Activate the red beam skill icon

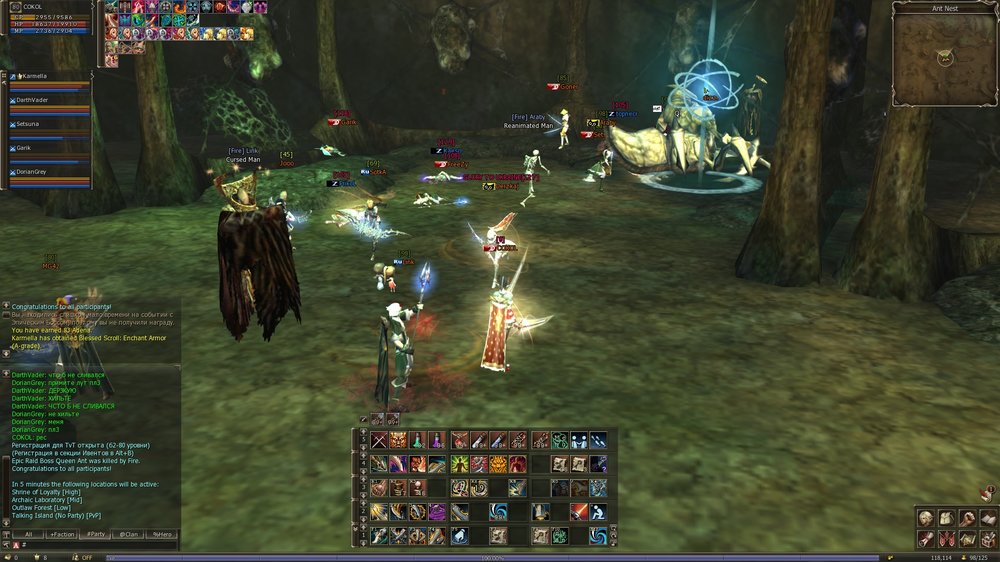tap(579, 511)
